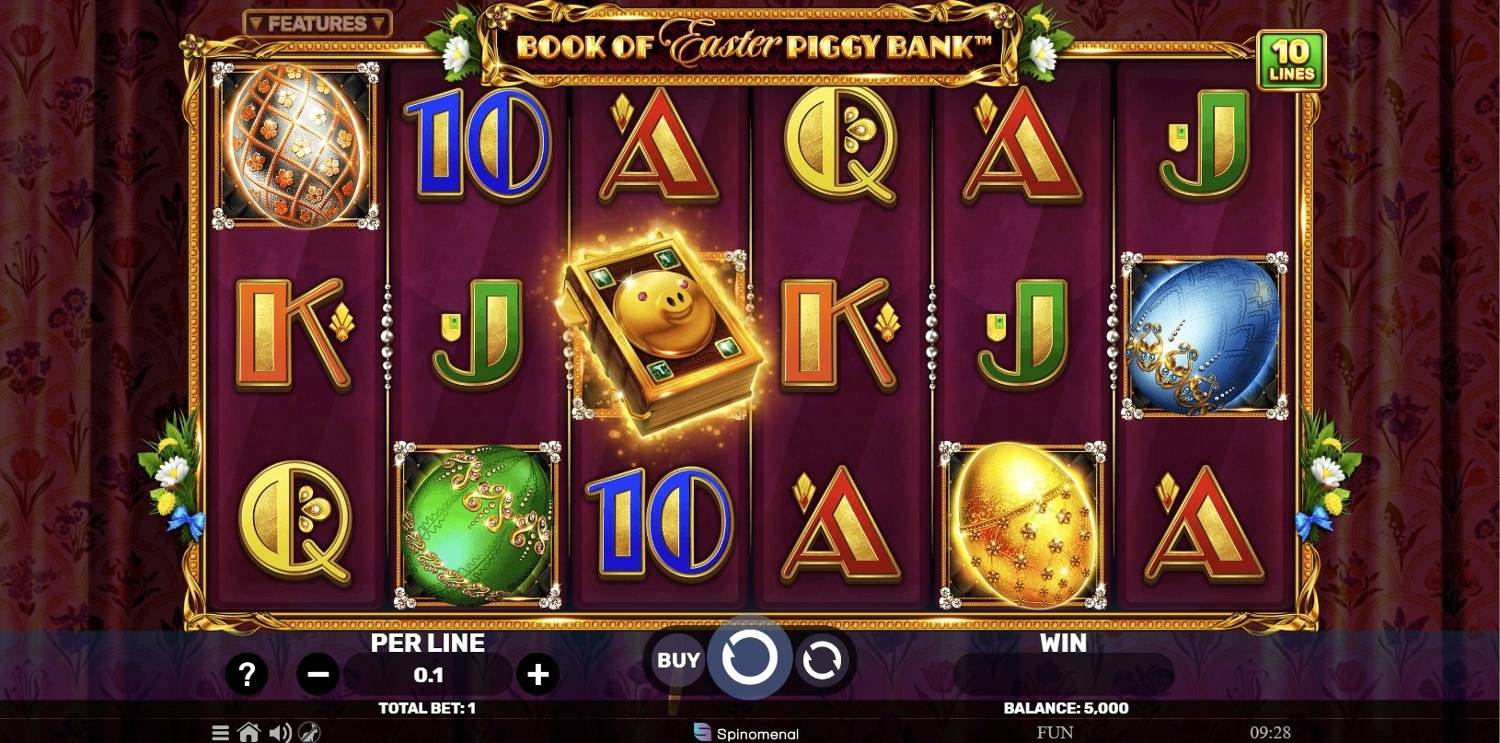This screenshot has height=743, width=1500.
Task: Open the hamburger menu
Action: click(220, 733)
